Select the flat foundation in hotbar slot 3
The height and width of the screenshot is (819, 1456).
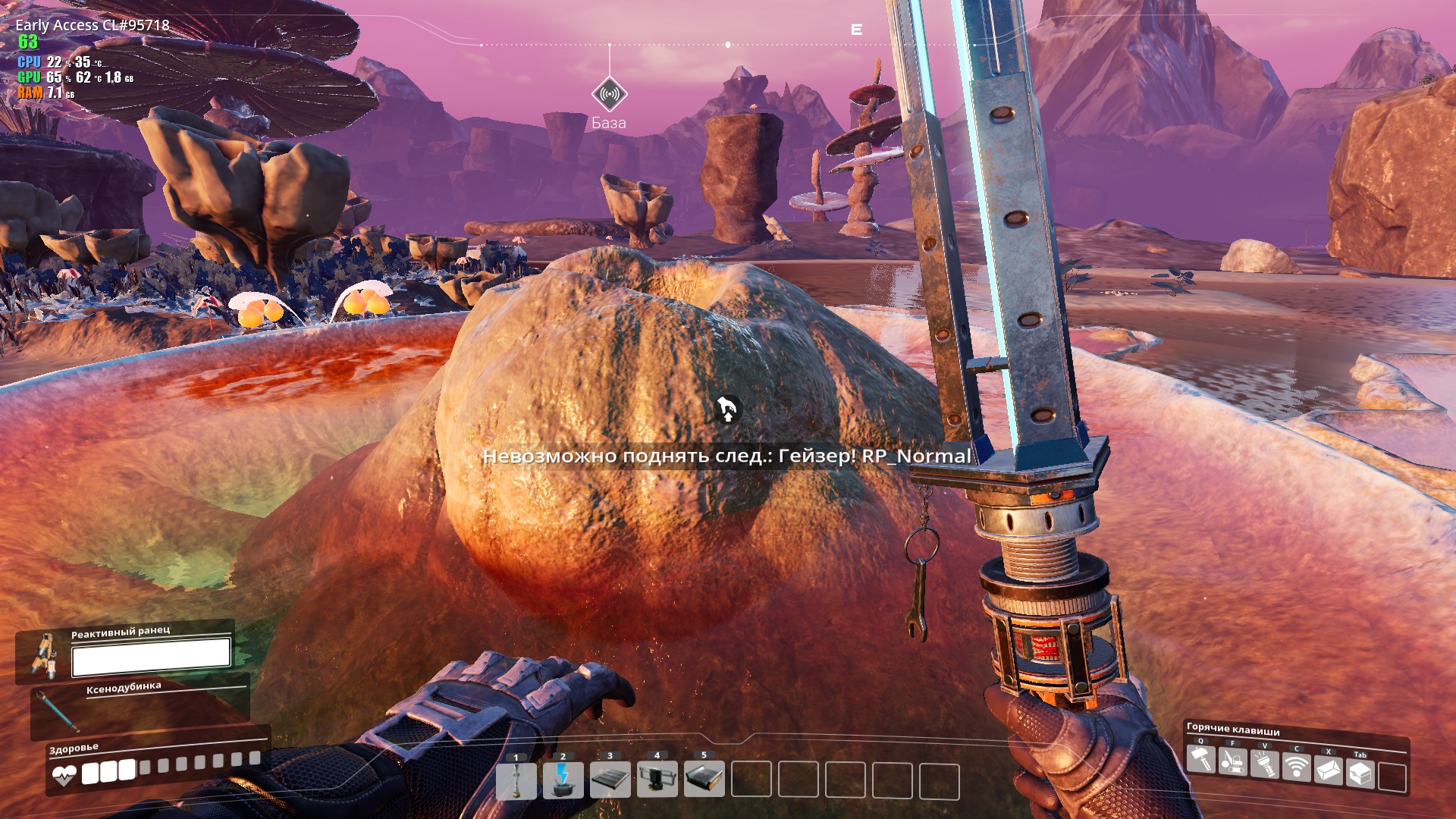(x=610, y=780)
